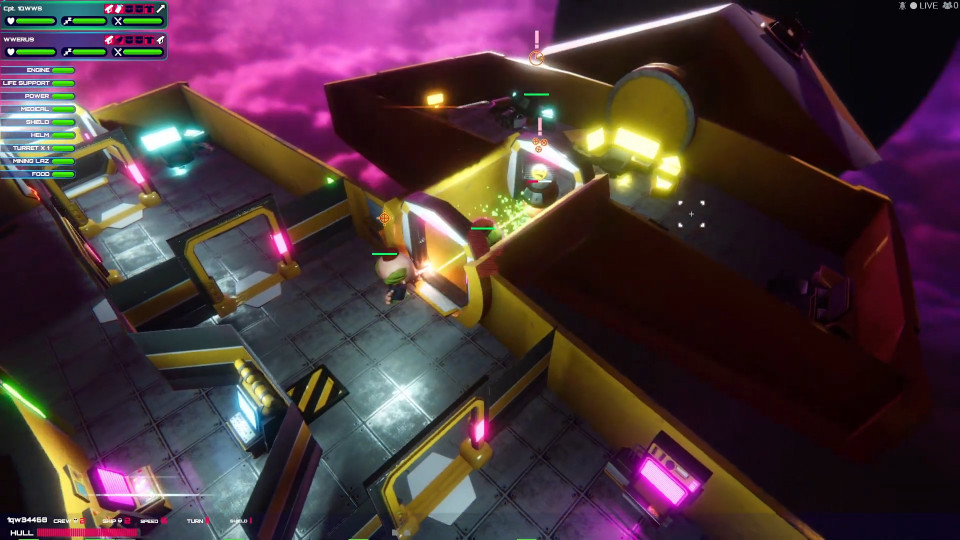Select the SHIELD row in the systems list
Viewport: 960px width, 540px height.
38,122
